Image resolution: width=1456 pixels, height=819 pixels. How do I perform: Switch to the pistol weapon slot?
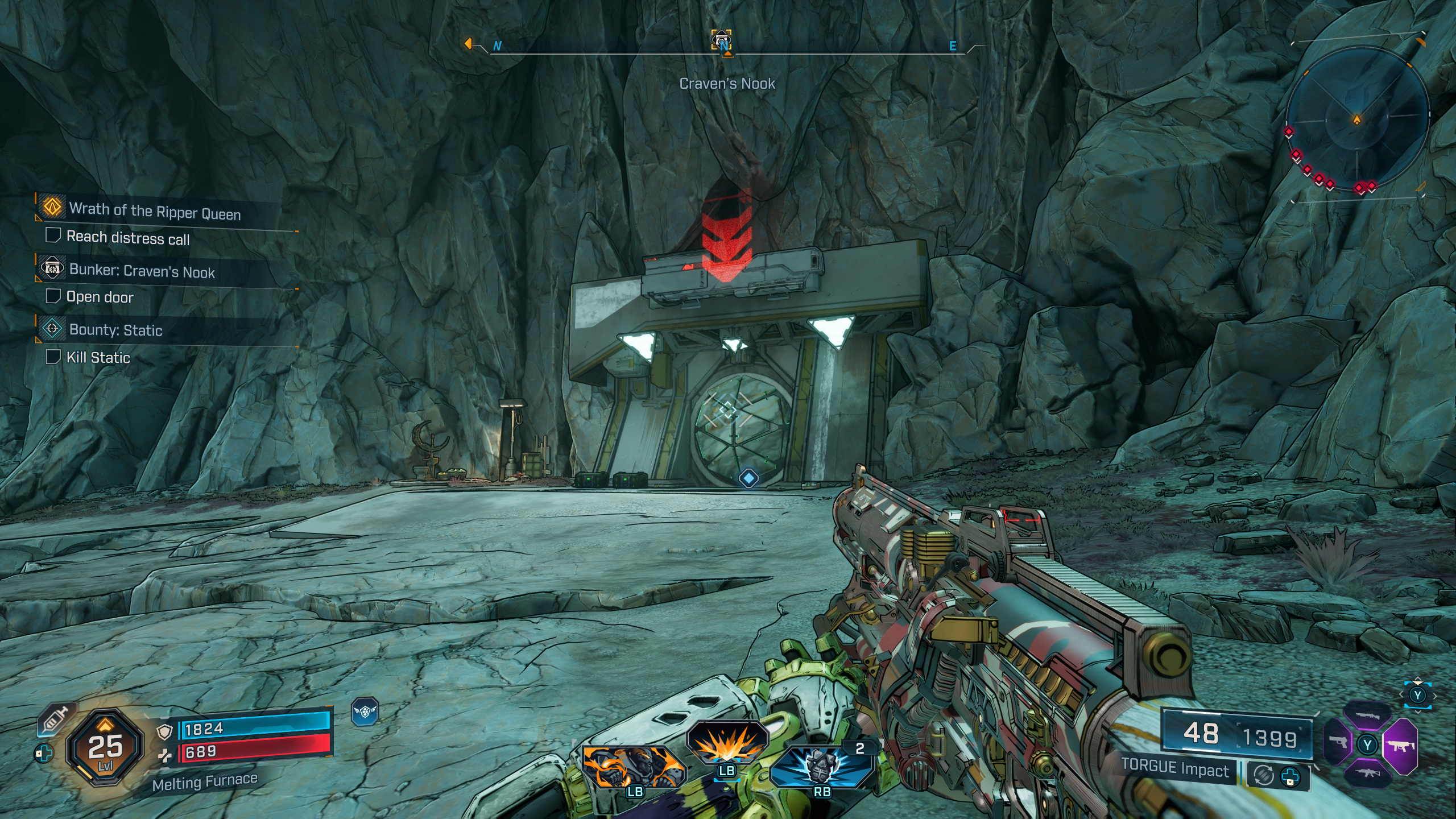[x=1338, y=743]
